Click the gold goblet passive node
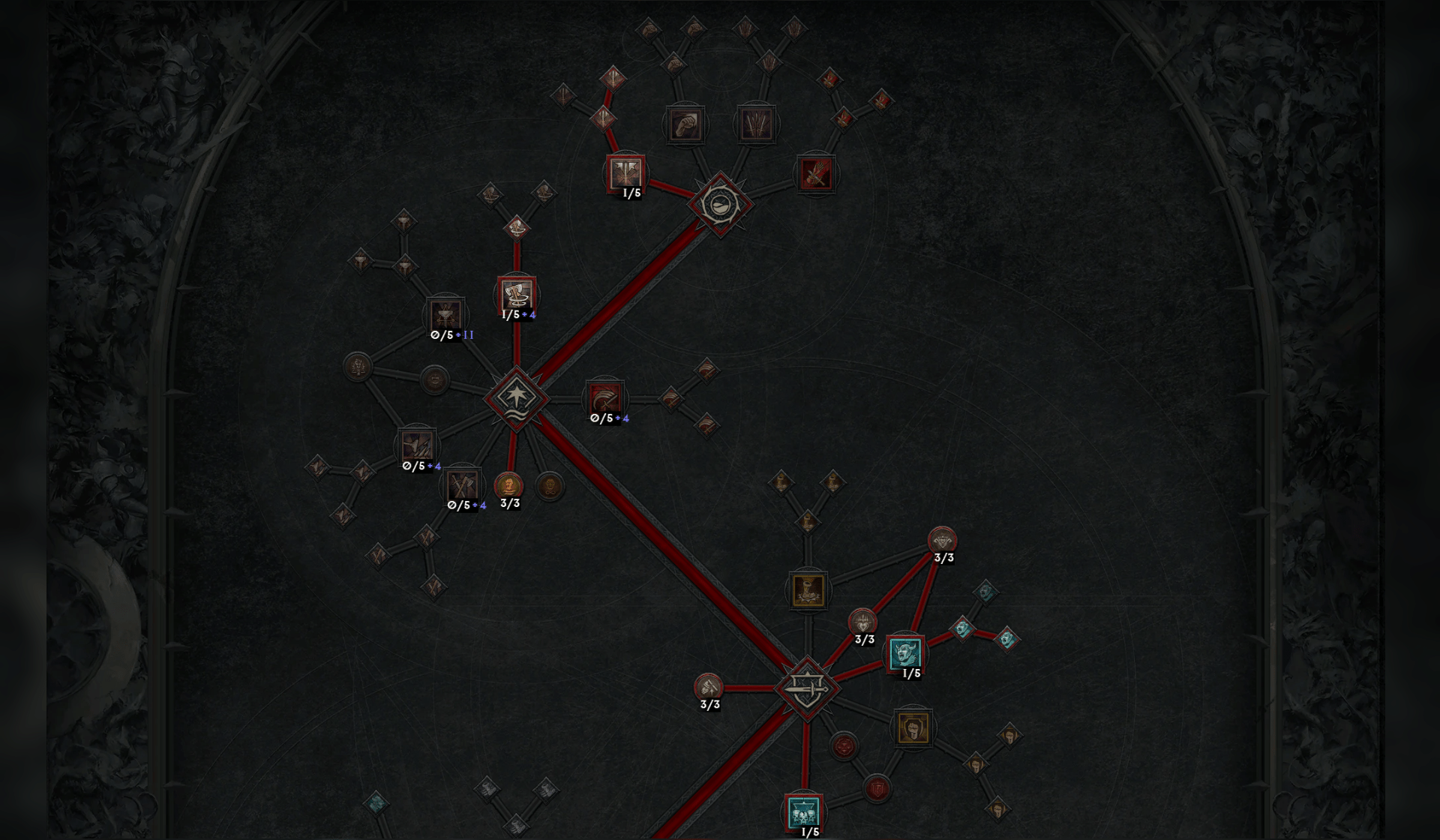 tap(809, 589)
